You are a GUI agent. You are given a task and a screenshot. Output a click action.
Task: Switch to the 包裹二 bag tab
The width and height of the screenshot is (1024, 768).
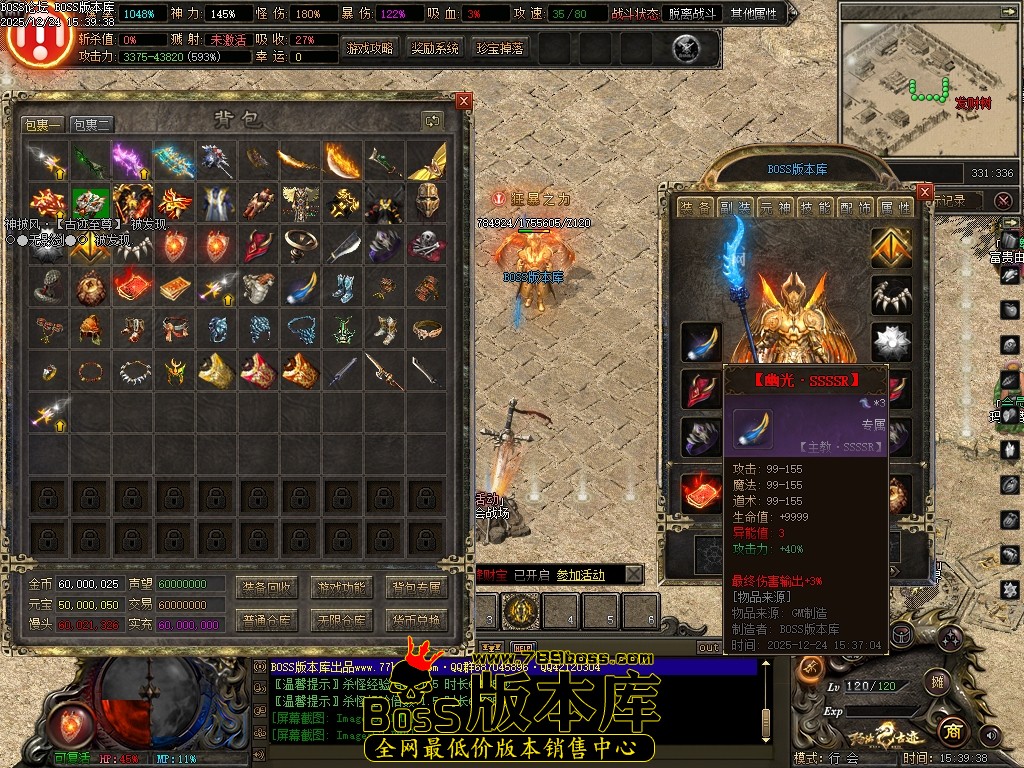click(x=92, y=125)
